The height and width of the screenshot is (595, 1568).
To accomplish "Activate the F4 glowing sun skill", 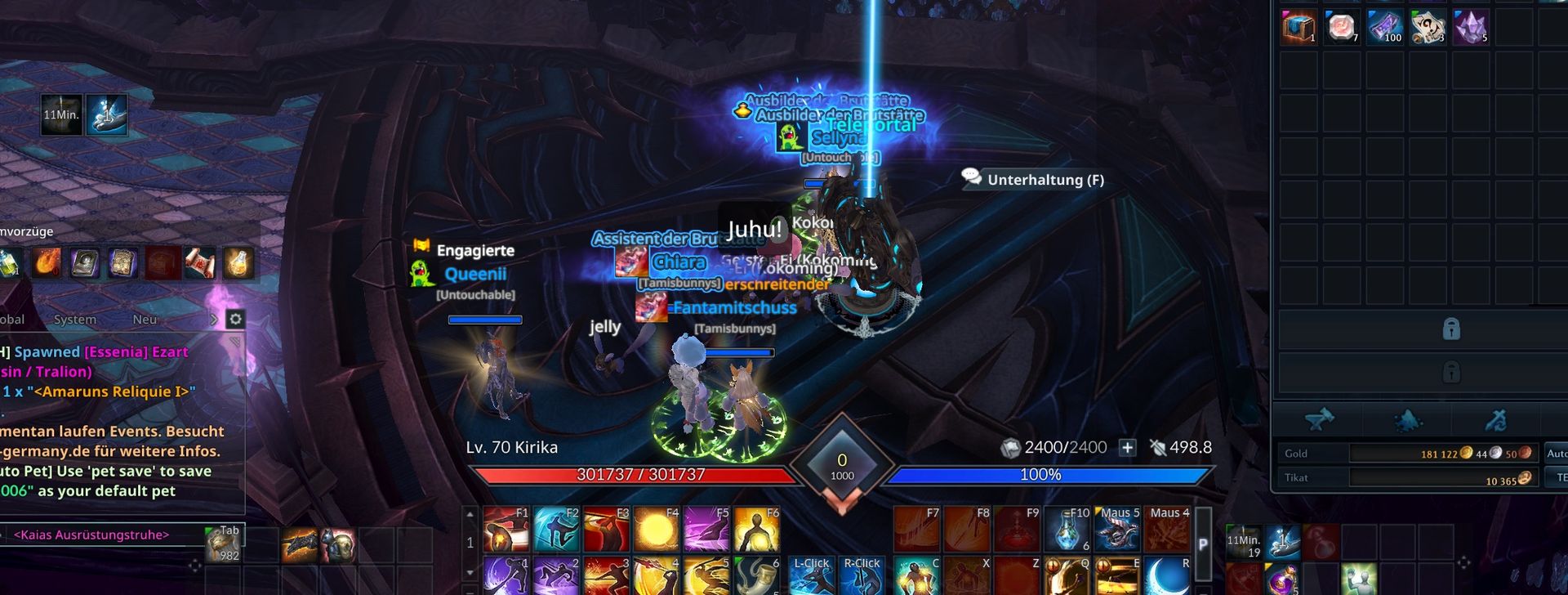I will click(x=656, y=530).
